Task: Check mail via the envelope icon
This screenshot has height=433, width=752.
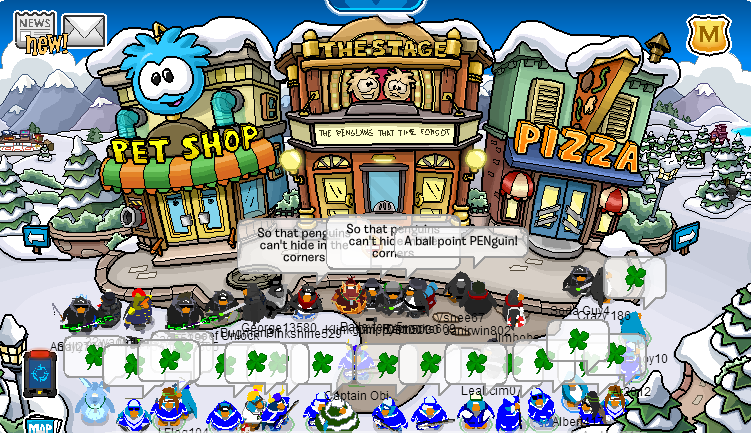Action: click(84, 30)
